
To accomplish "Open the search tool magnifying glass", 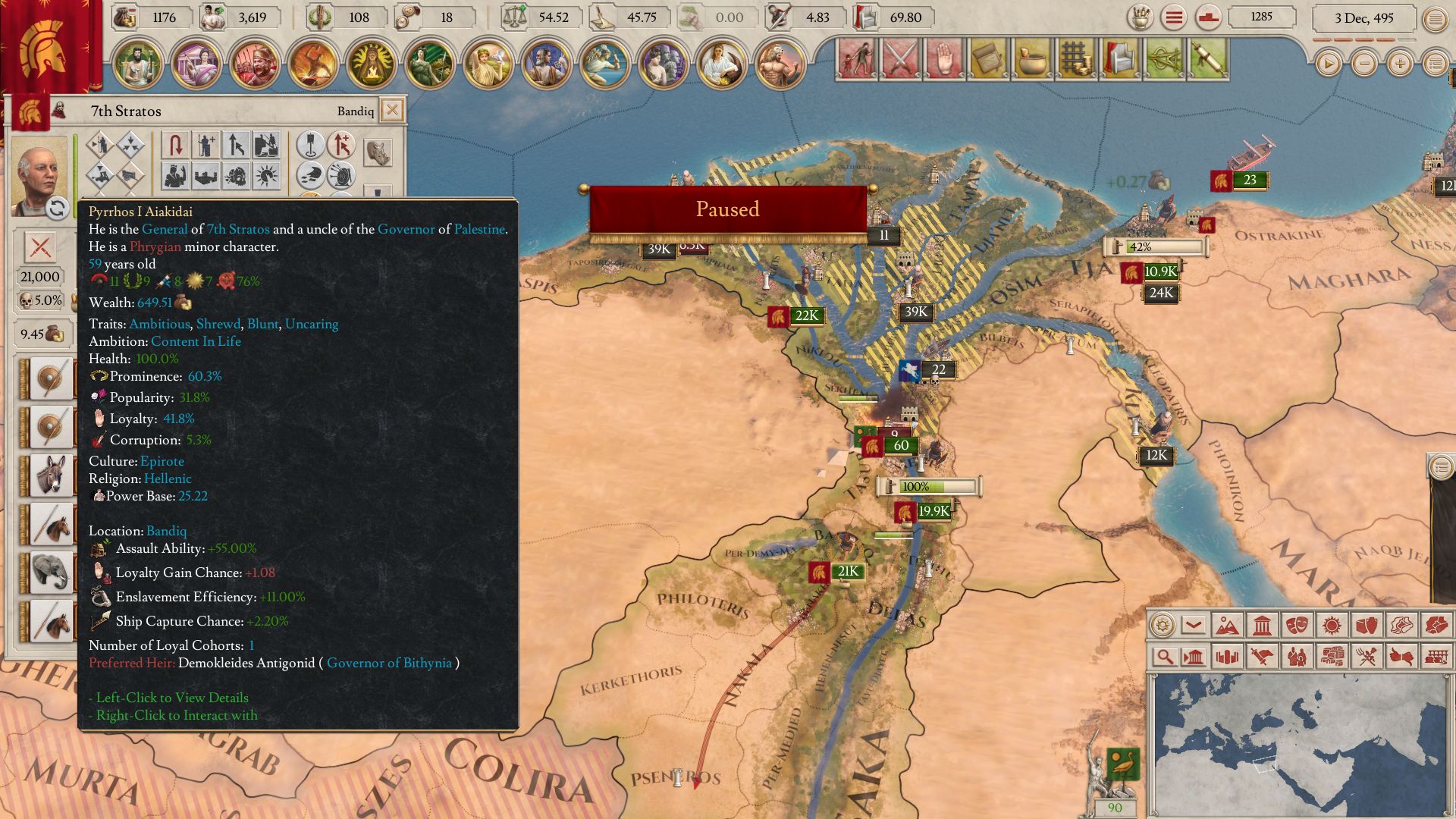I will click(1164, 657).
